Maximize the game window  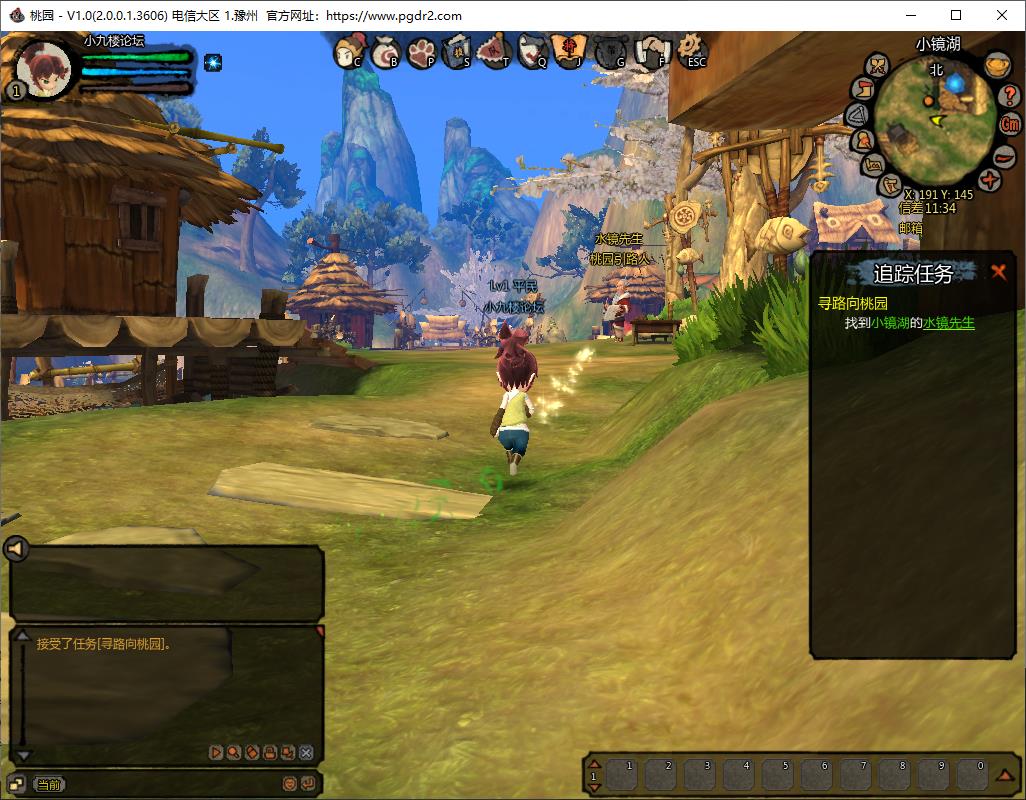tap(956, 15)
